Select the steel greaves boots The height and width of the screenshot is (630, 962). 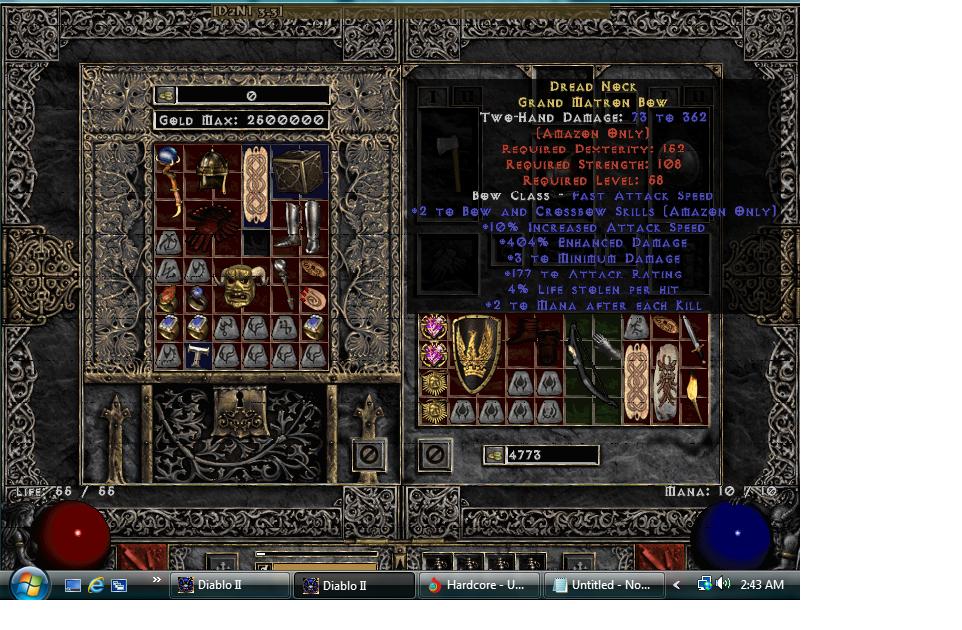(300, 228)
